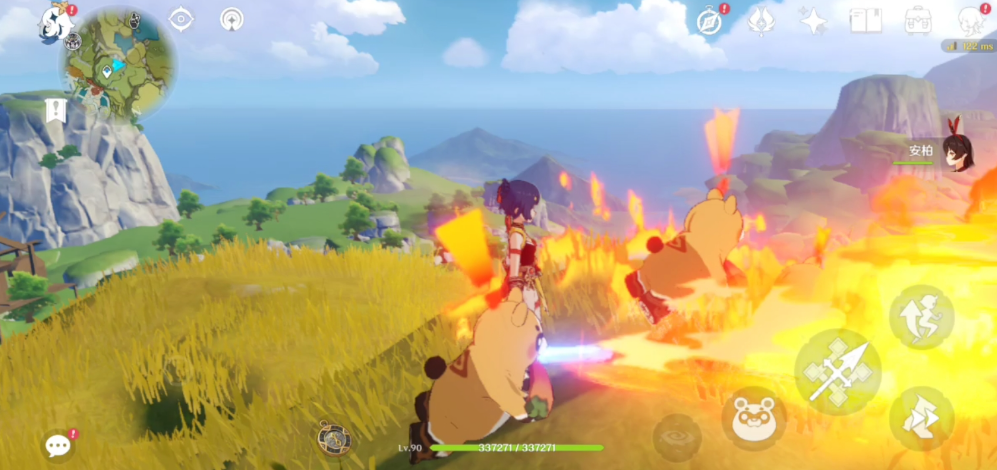Screen dimensions: 997x470
Task: Open the Wish star icon
Action: point(814,20)
